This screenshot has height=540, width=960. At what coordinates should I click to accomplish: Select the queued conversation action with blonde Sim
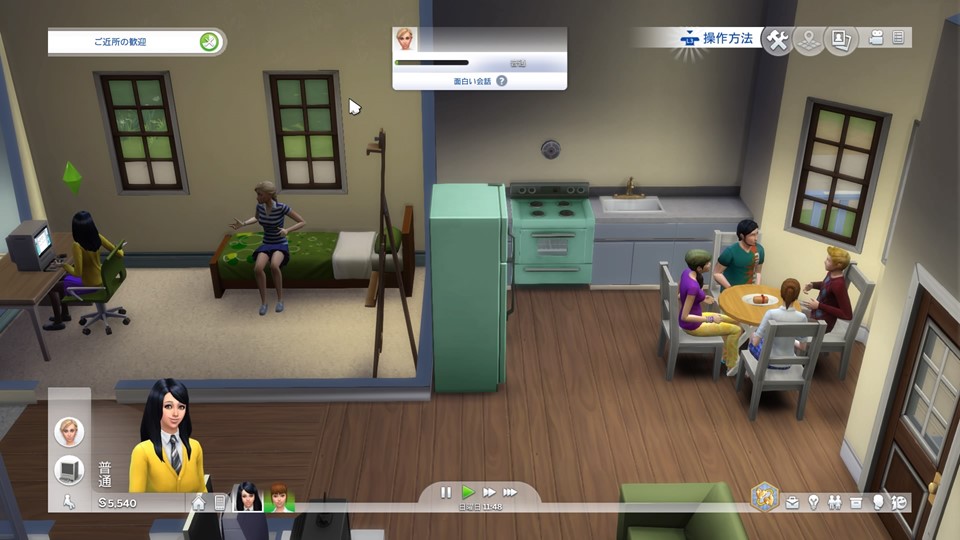click(x=69, y=432)
